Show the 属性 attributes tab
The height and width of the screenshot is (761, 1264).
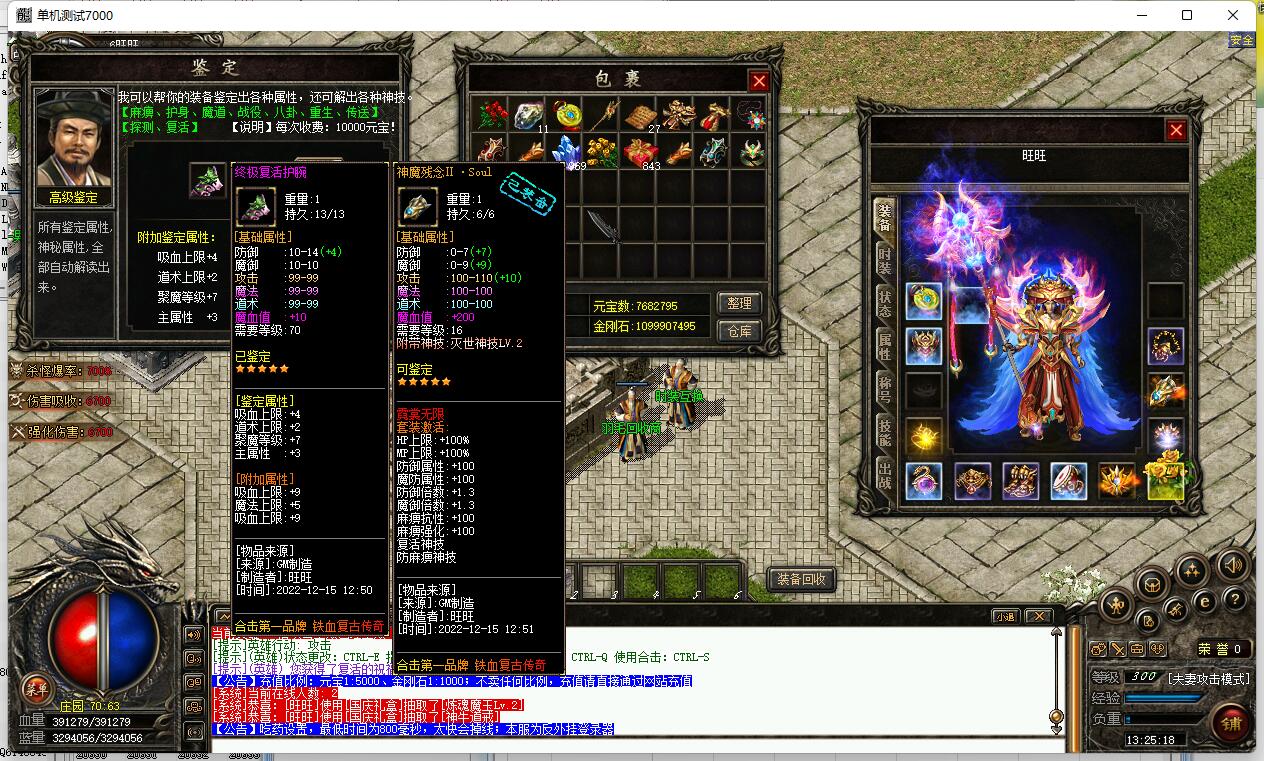pyautogui.click(x=884, y=346)
